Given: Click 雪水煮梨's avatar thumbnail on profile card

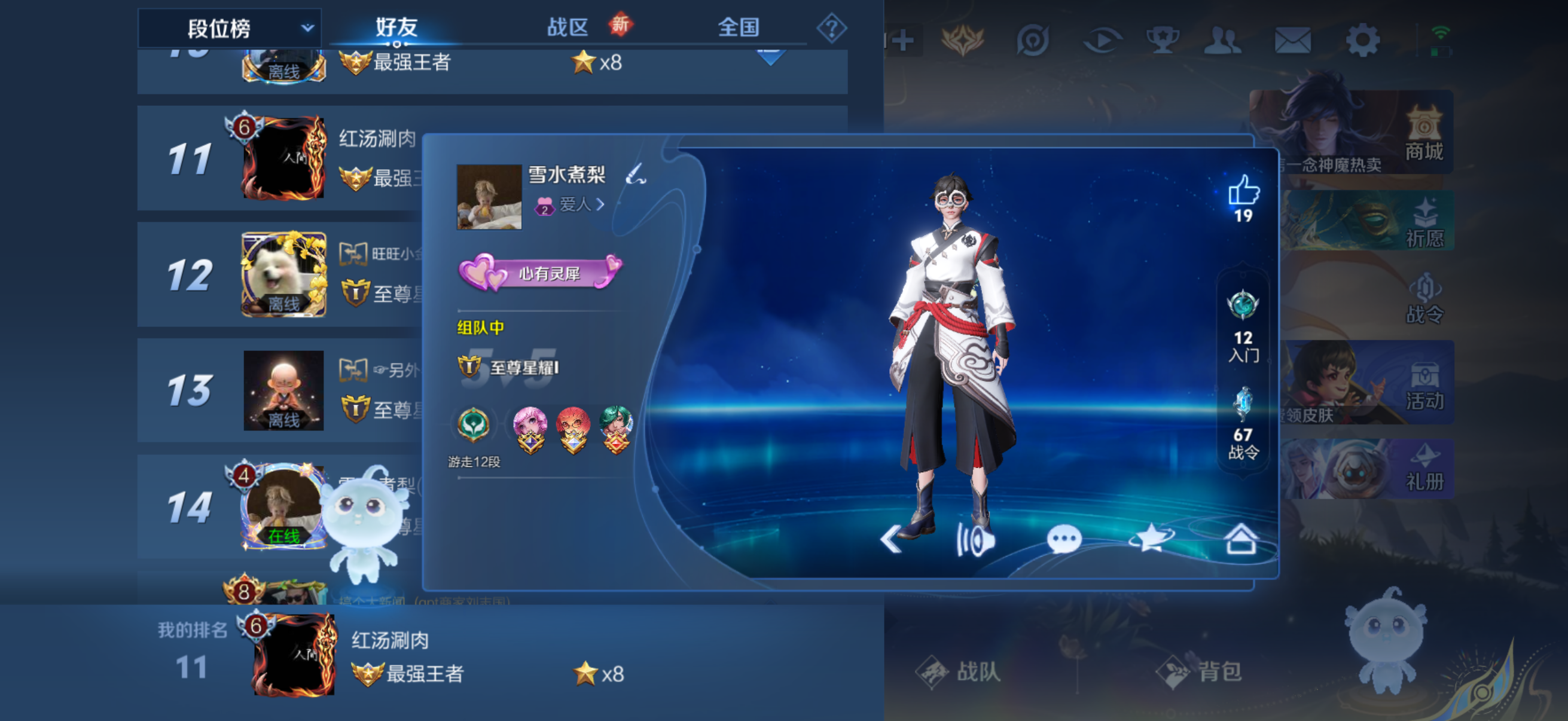Looking at the screenshot, I should pyautogui.click(x=489, y=197).
